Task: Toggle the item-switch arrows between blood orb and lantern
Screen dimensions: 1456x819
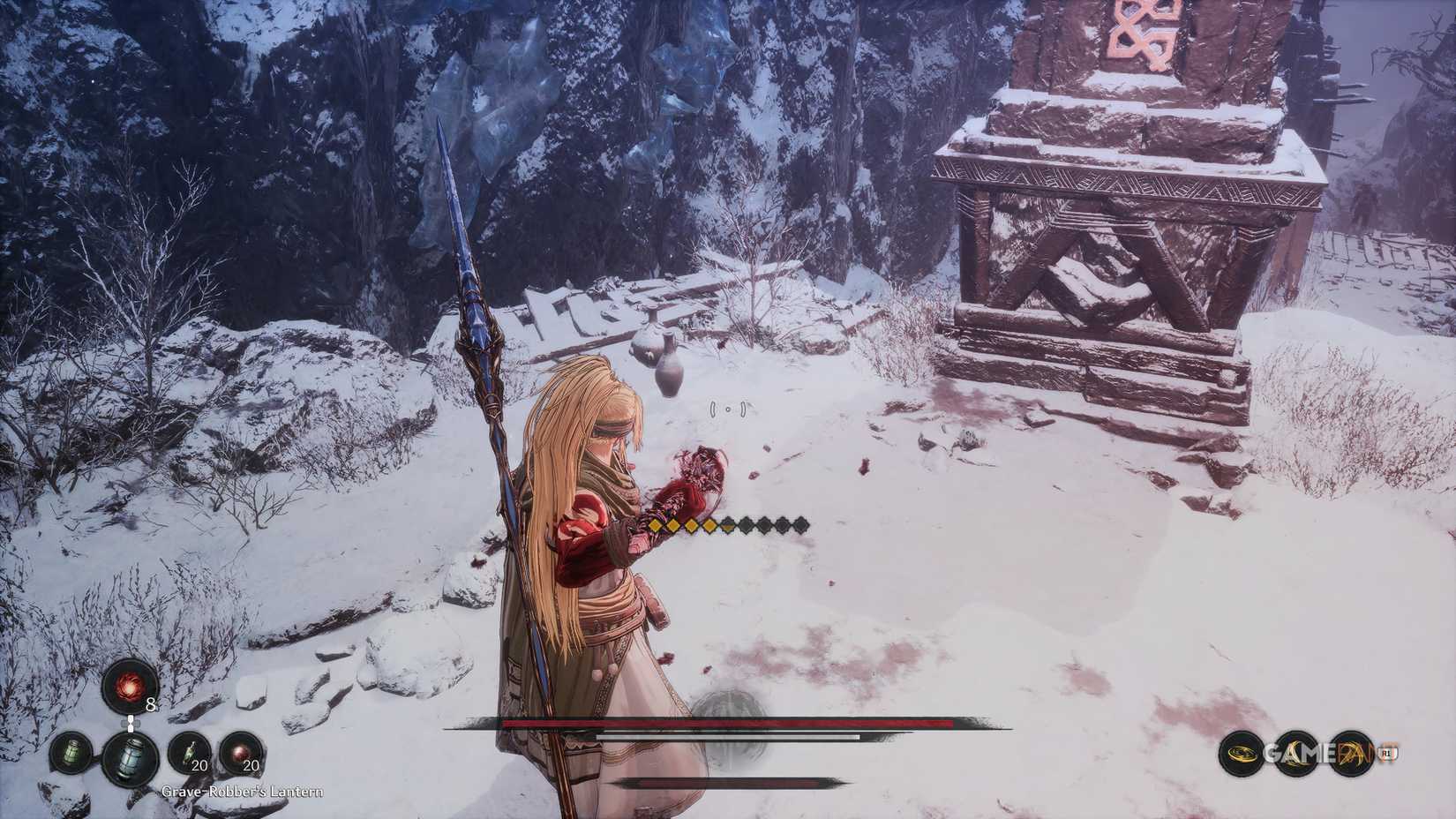Action: pos(131,722)
